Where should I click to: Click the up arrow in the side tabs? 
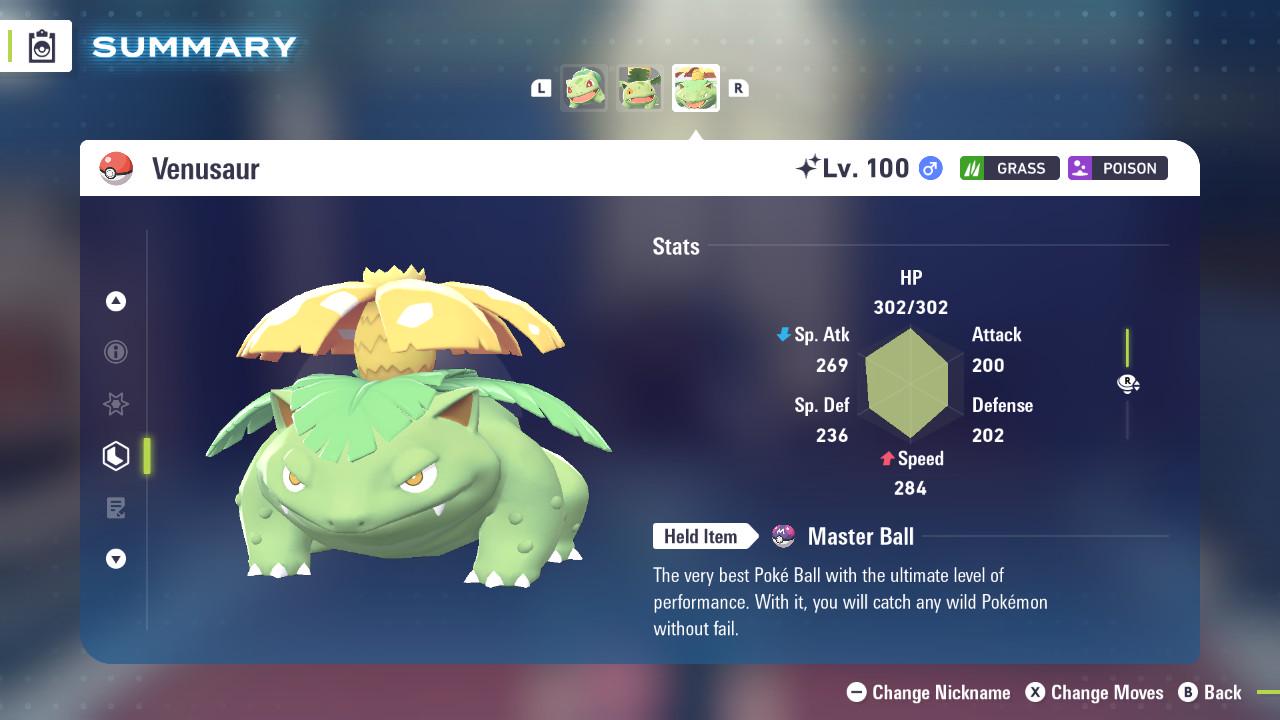pyautogui.click(x=116, y=301)
